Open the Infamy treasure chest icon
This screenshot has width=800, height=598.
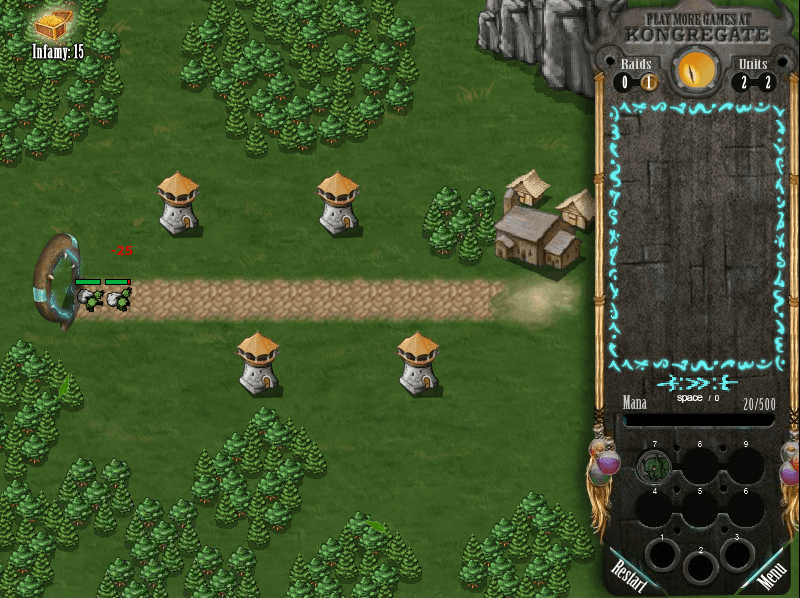(53, 25)
